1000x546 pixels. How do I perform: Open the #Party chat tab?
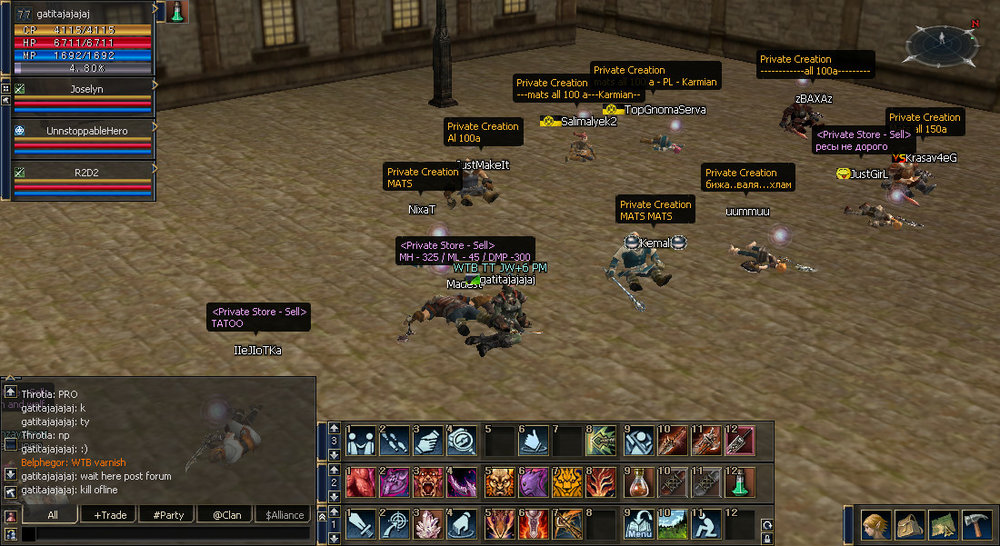[x=167, y=515]
